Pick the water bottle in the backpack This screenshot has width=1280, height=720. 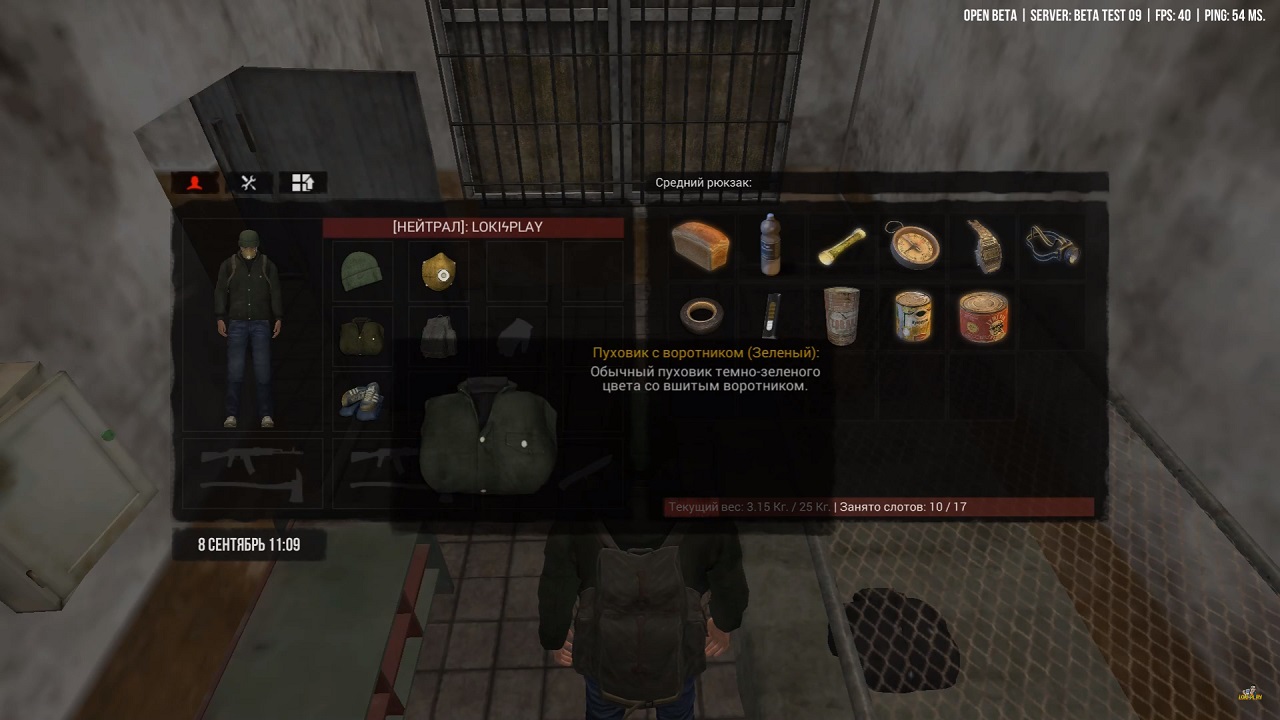point(770,245)
